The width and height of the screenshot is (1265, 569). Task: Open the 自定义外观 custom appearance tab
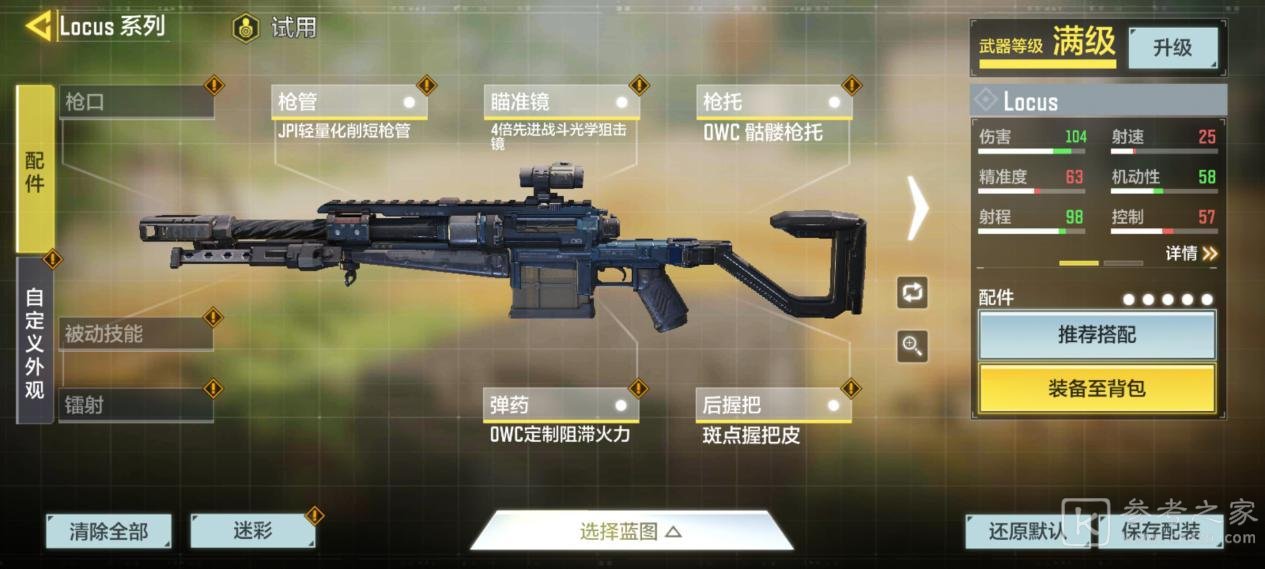pos(35,342)
